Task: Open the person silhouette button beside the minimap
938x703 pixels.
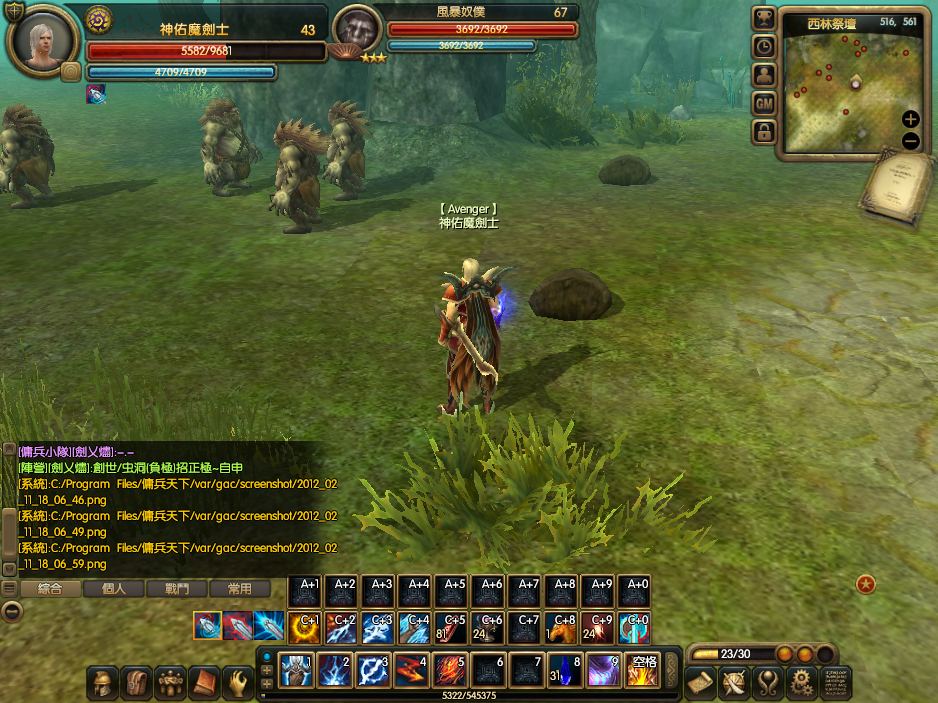Action: coord(764,75)
